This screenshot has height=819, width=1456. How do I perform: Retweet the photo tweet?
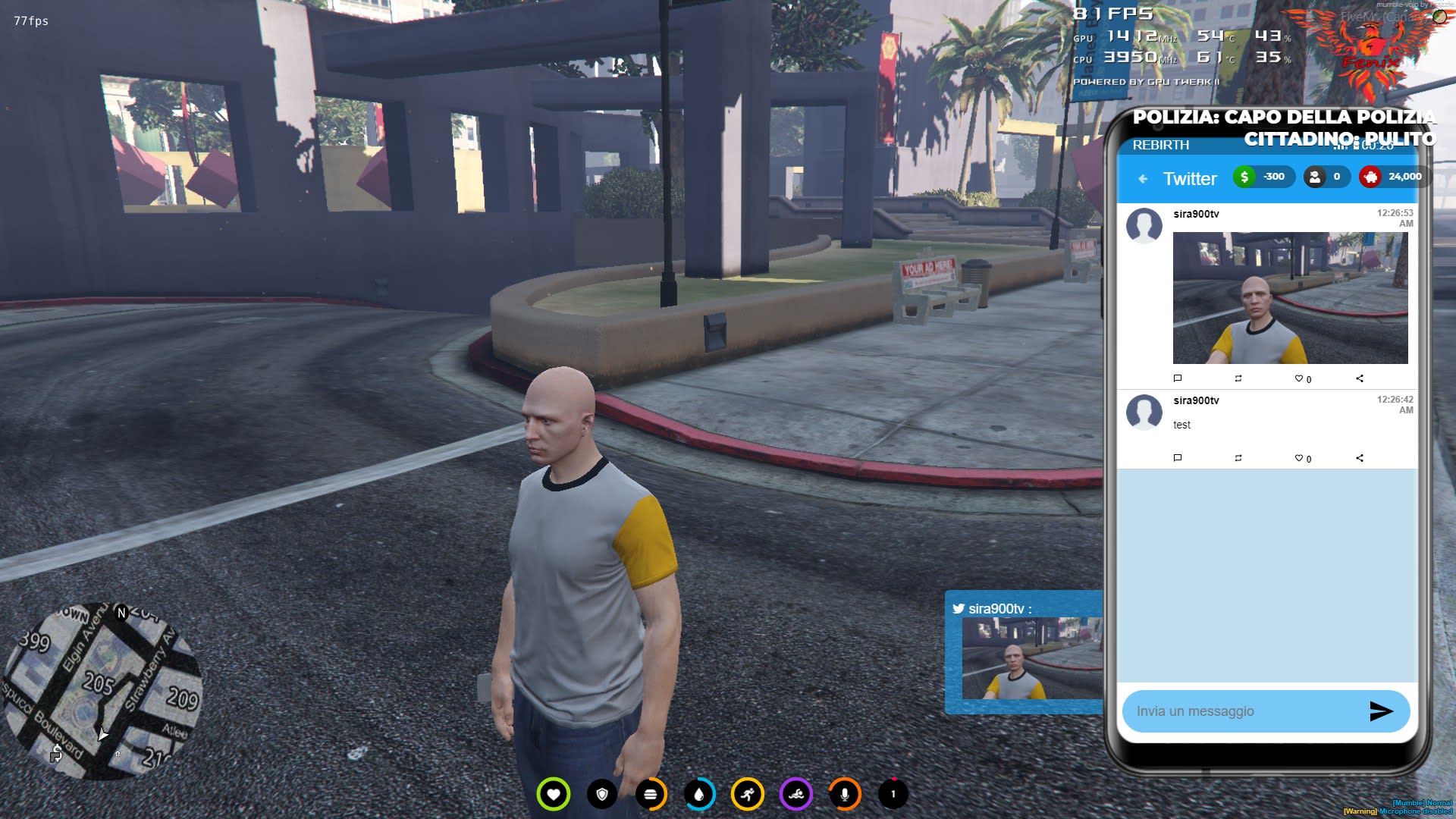click(x=1238, y=378)
